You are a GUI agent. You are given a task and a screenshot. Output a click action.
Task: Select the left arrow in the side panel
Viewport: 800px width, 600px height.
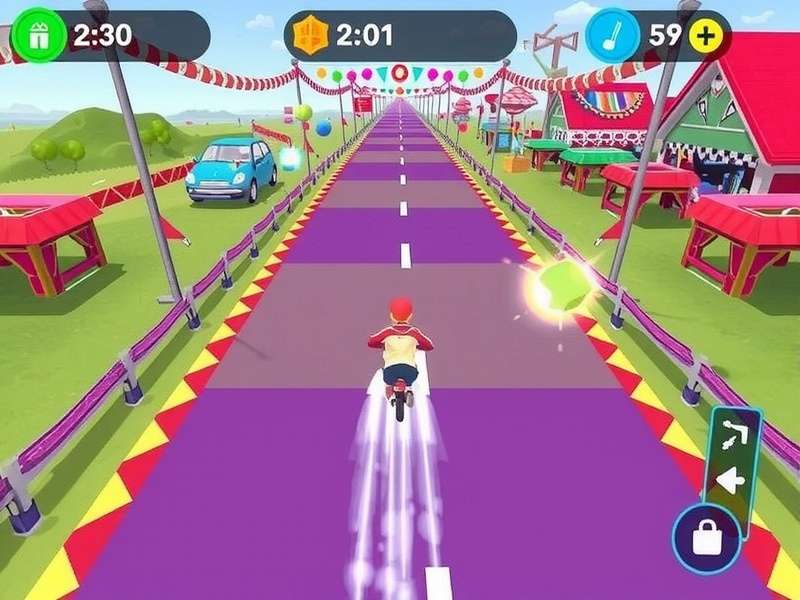(x=733, y=480)
